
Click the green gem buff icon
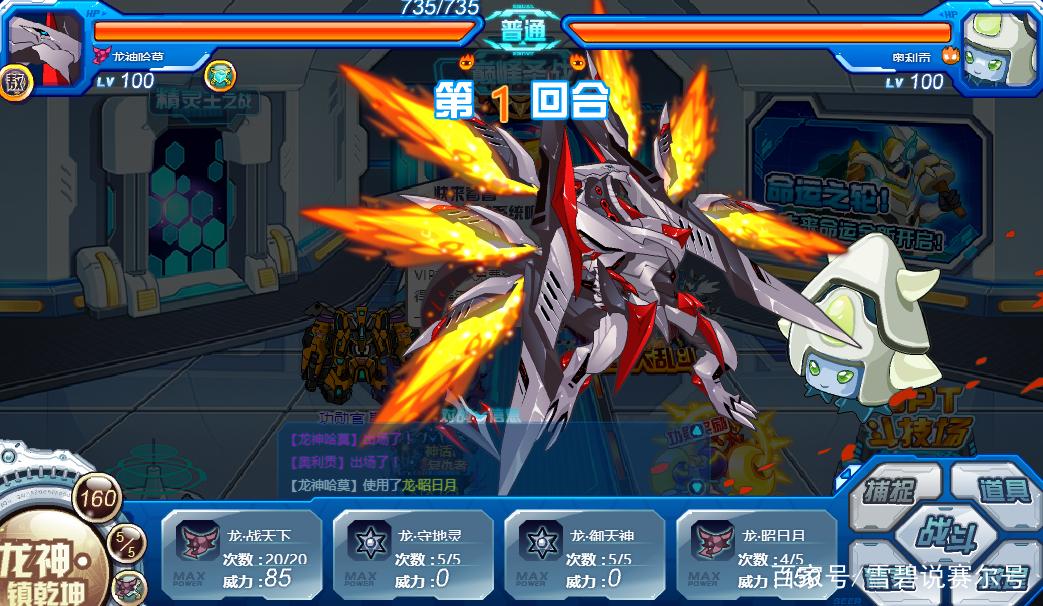click(x=219, y=75)
